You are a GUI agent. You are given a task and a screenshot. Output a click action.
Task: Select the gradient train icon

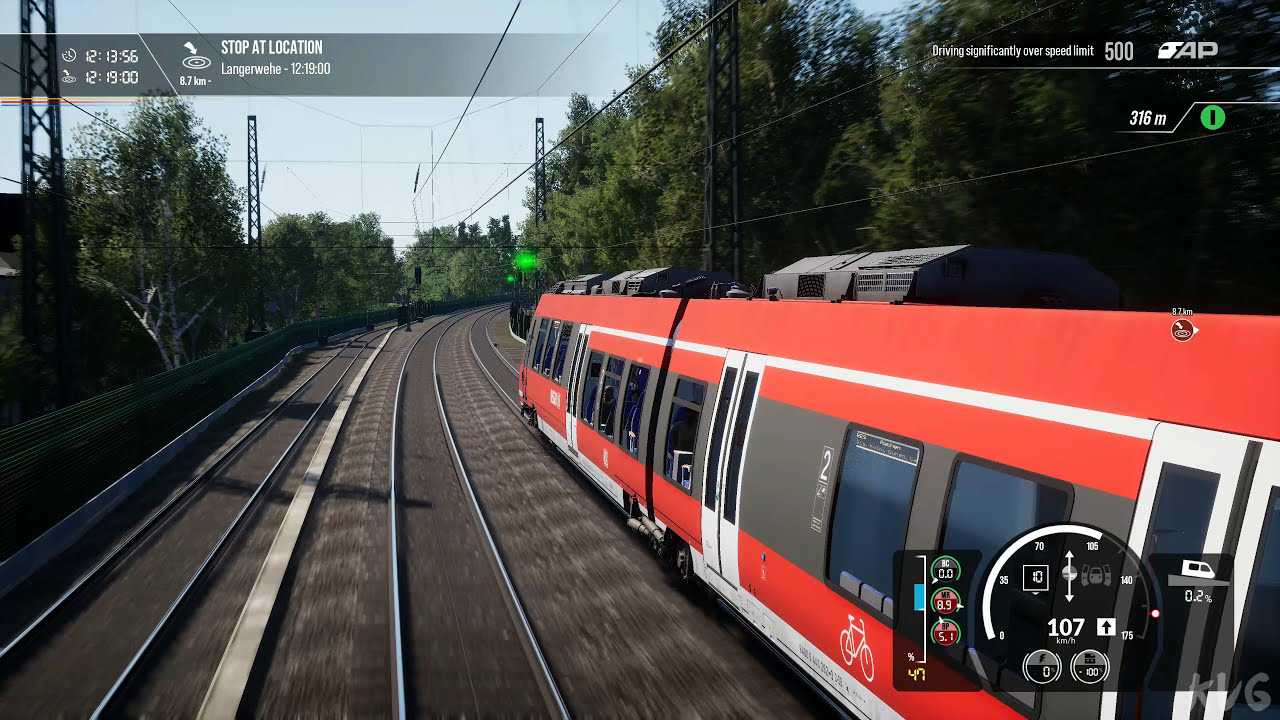[x=1198, y=570]
